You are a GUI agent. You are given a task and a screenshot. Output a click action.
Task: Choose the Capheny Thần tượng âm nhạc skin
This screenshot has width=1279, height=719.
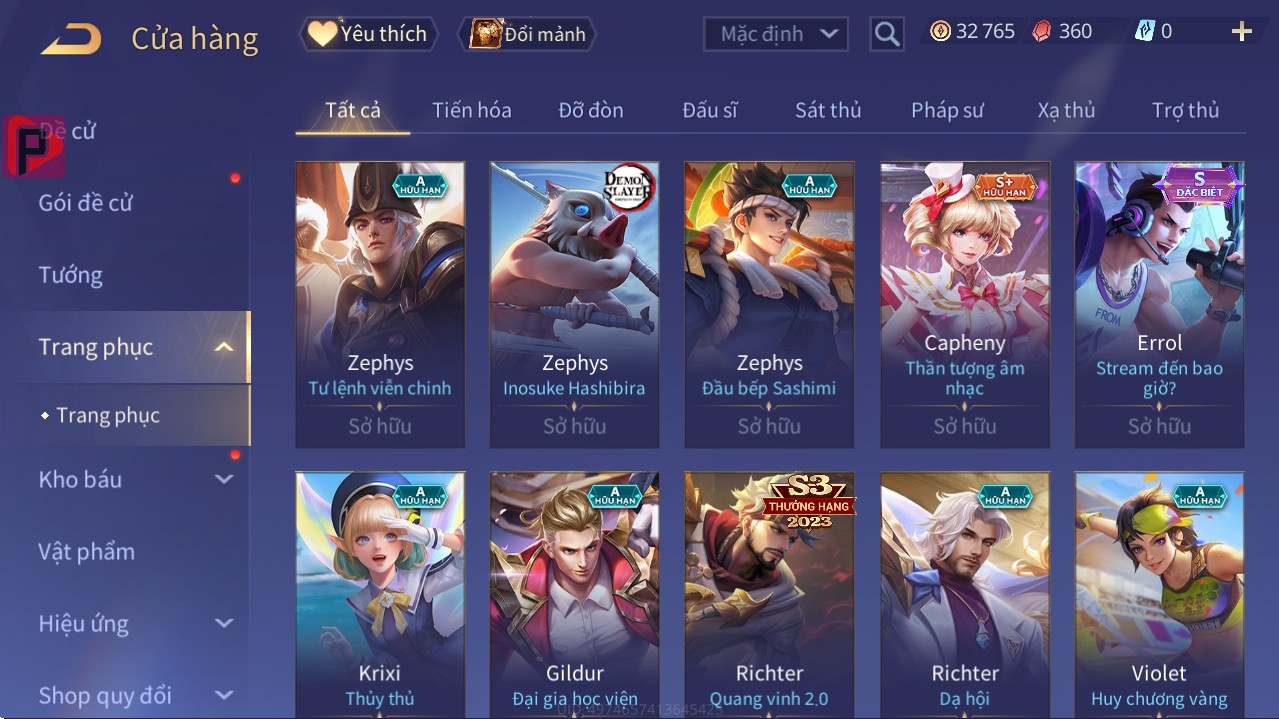click(x=964, y=305)
